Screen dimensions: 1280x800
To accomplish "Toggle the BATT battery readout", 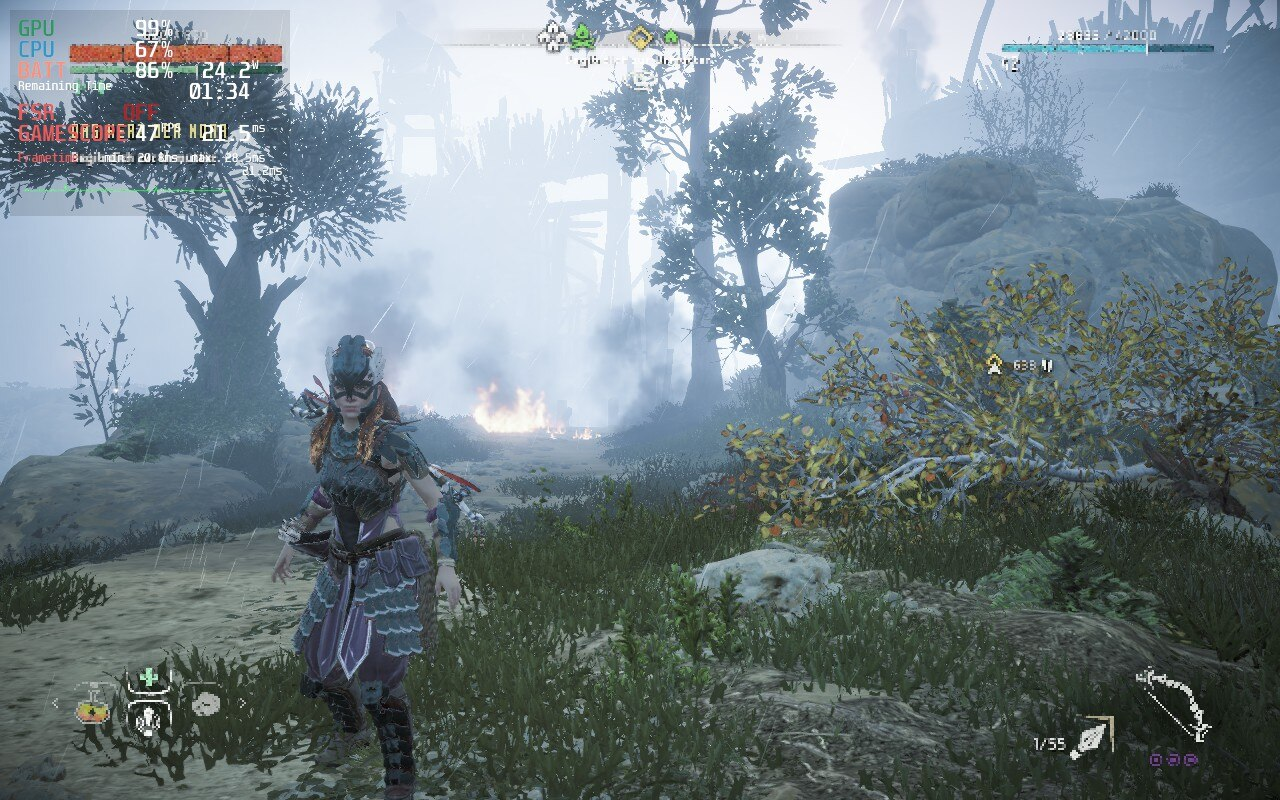I will pyautogui.click(x=40, y=70).
